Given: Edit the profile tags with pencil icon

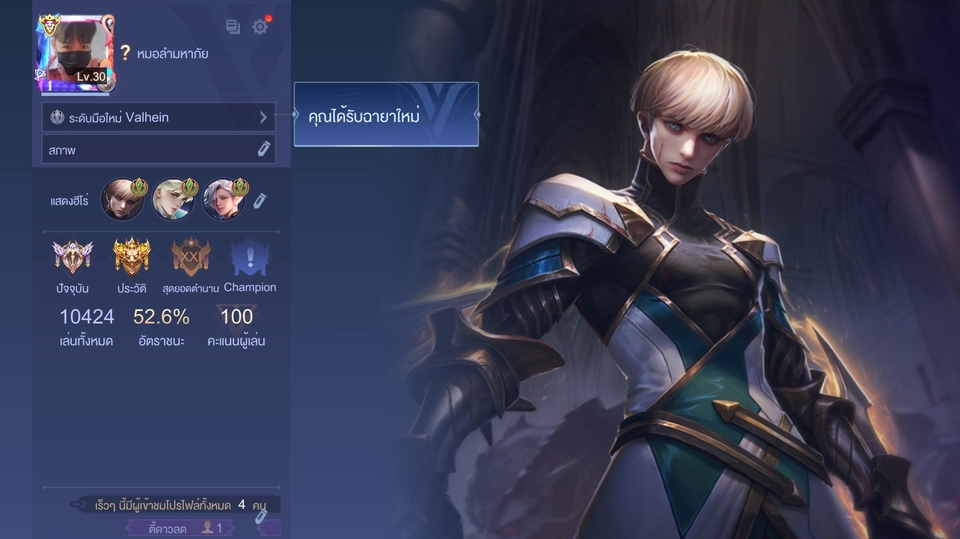Looking at the screenshot, I should pyautogui.click(x=261, y=516).
